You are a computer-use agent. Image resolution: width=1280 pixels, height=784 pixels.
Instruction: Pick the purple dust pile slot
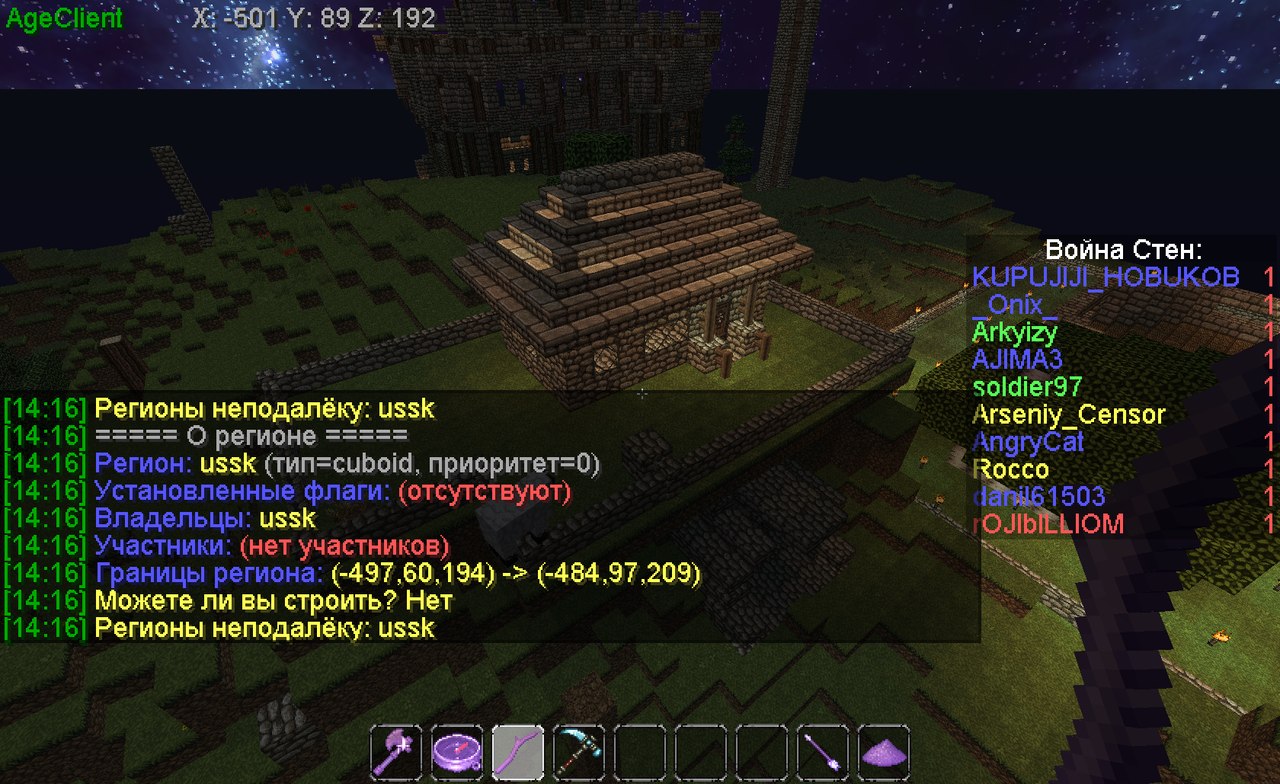884,750
